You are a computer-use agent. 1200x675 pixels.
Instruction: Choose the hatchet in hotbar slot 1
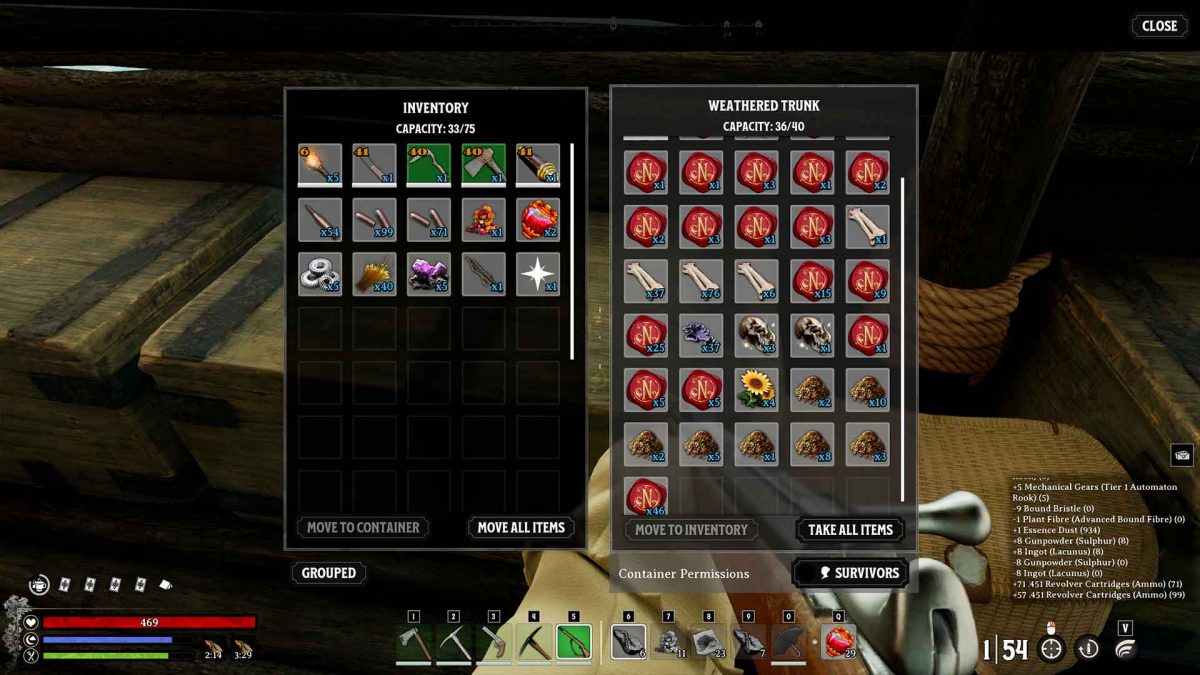(x=413, y=643)
